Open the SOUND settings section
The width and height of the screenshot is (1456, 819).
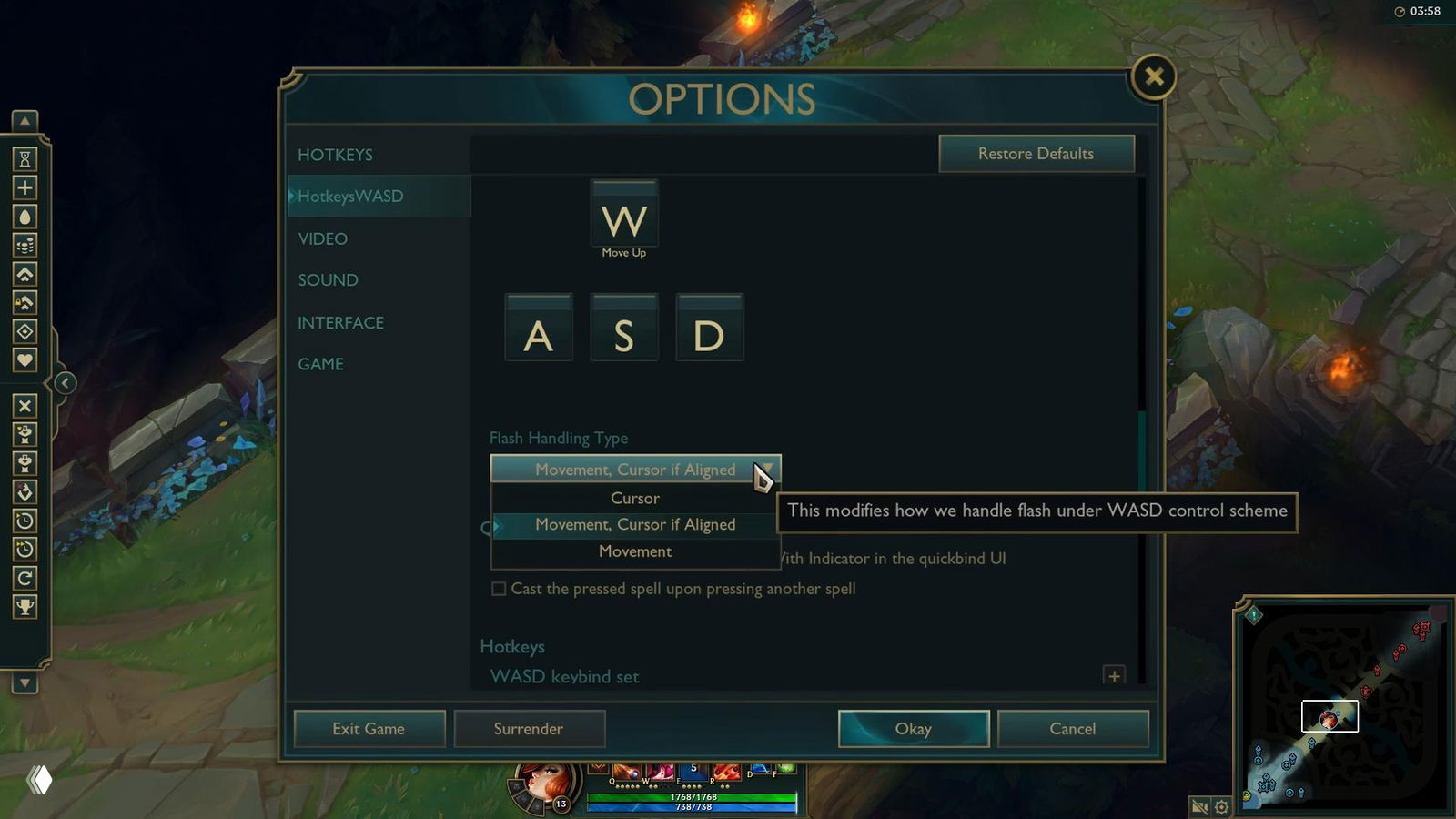click(328, 280)
